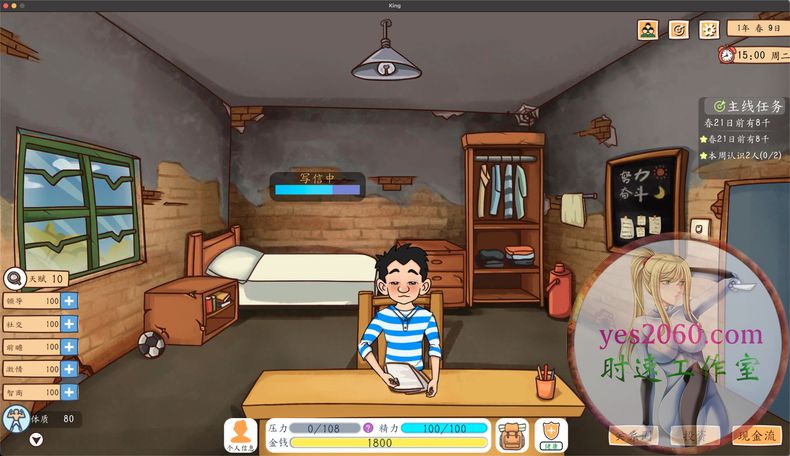Open the 主线任务 main quest tracker
Image resolution: width=790 pixels, height=456 pixels.
tap(746, 106)
